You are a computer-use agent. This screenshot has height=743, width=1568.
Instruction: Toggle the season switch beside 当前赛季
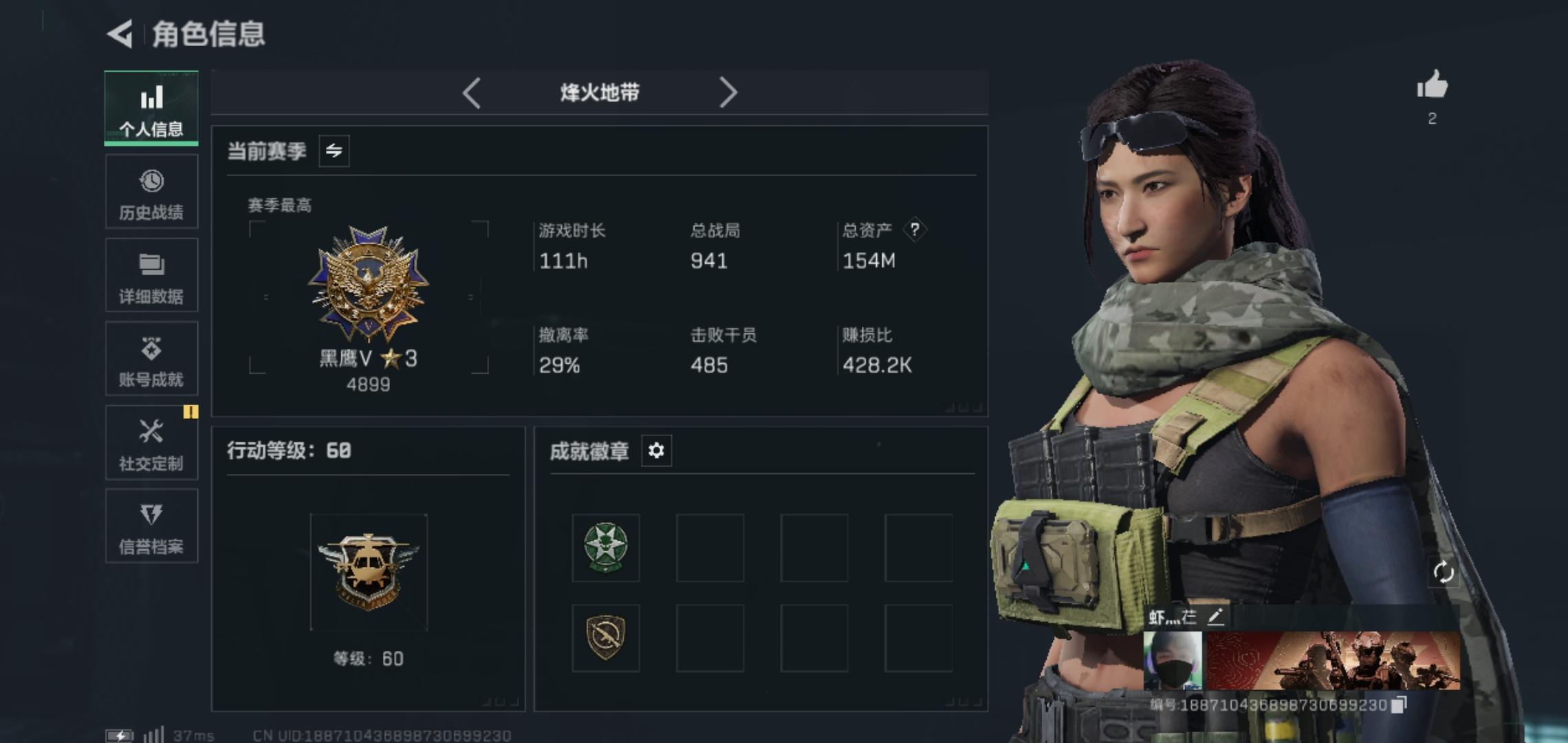coord(335,151)
